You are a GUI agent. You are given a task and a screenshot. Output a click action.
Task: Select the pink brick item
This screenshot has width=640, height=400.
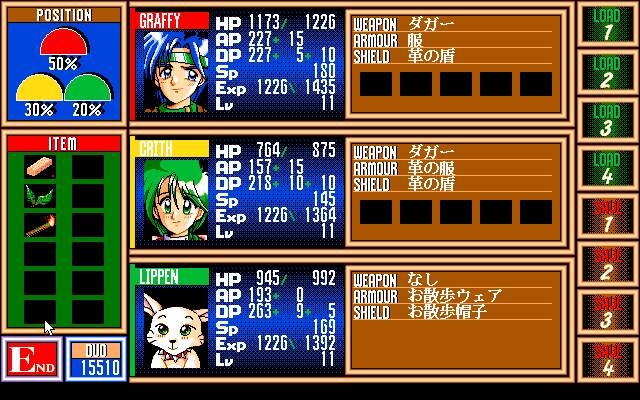click(41, 167)
